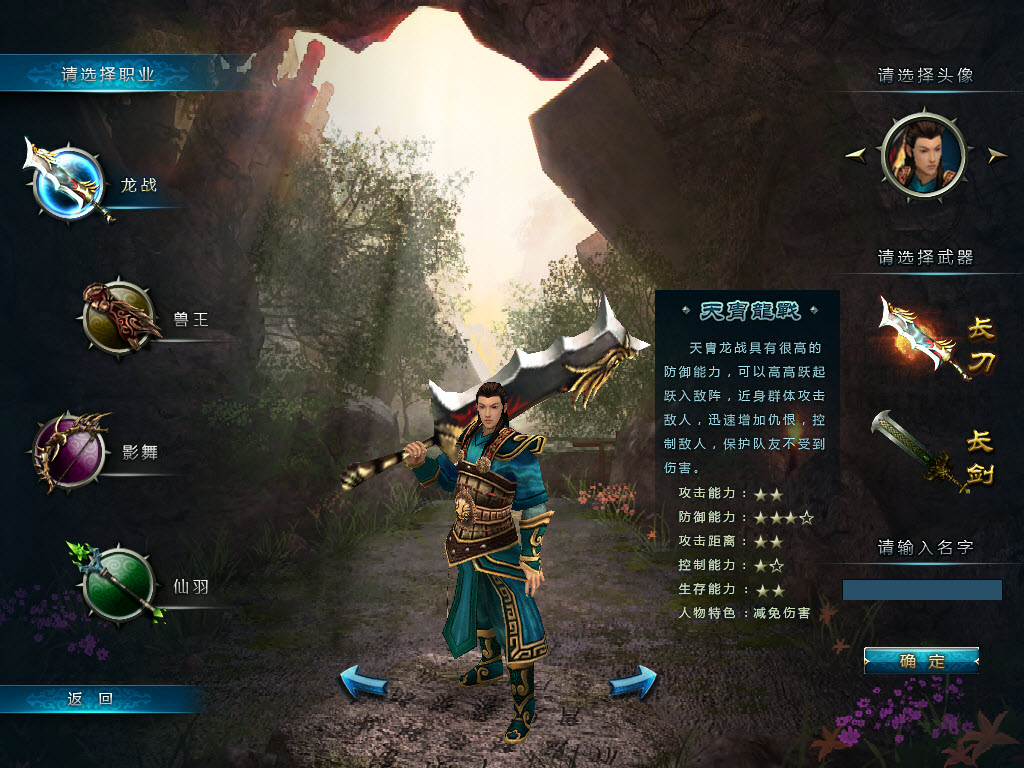Choose the 长剑 weapon

point(934,455)
